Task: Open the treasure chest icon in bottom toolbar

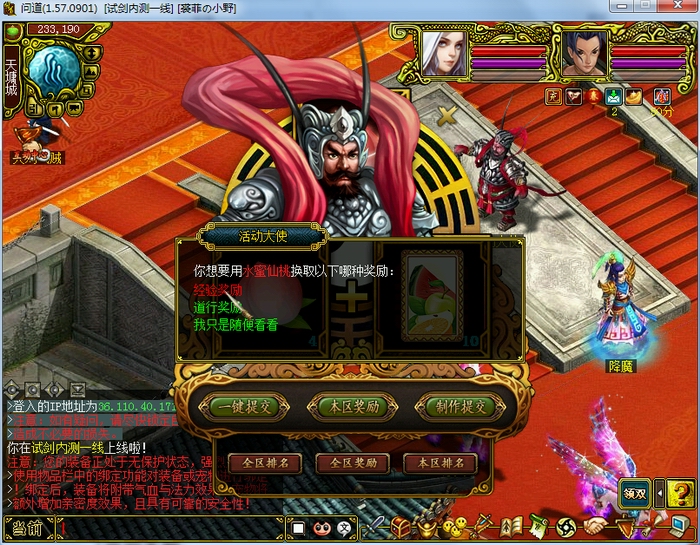Action: 400,526
